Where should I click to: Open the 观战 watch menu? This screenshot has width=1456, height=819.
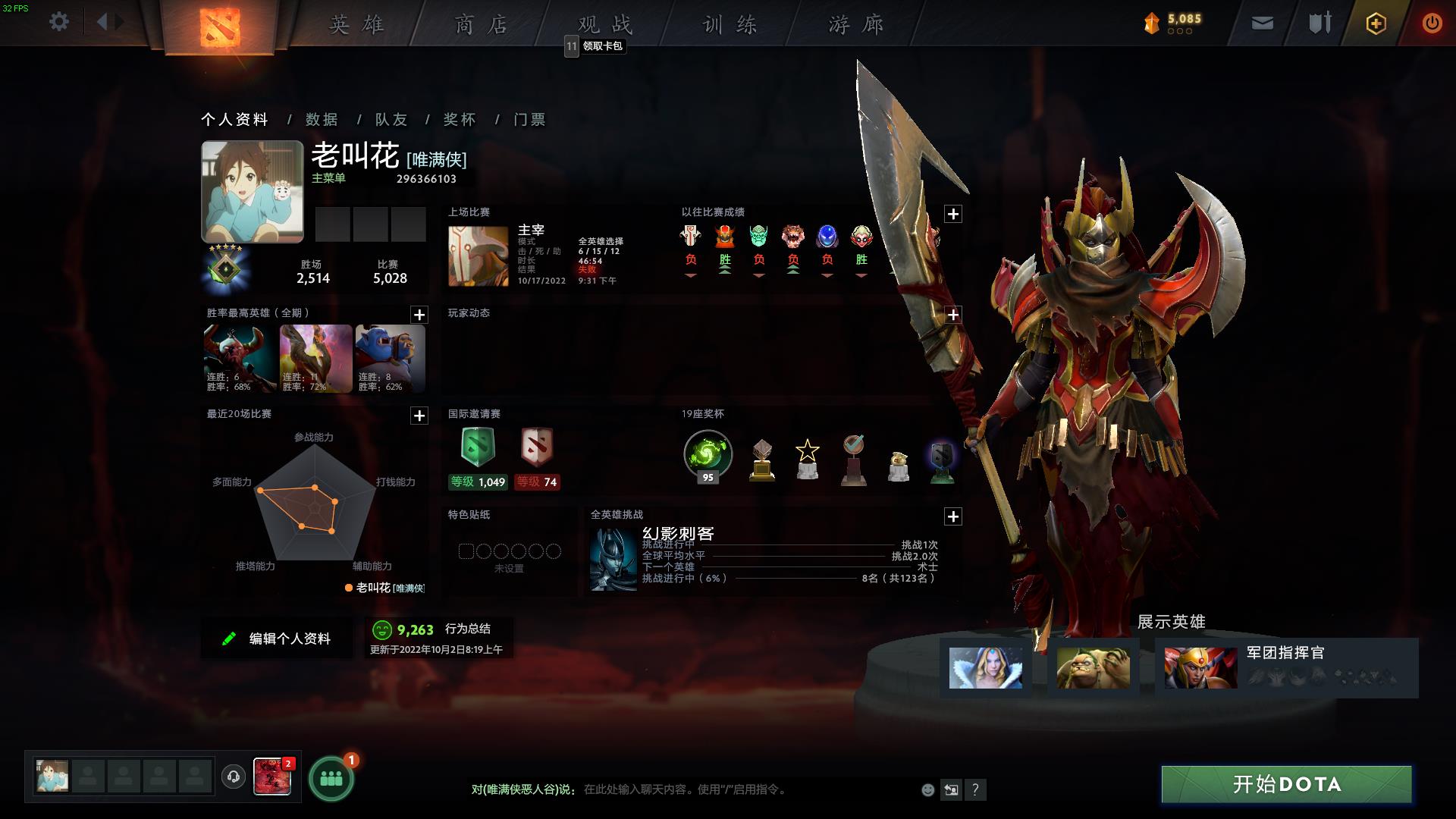coord(605,25)
